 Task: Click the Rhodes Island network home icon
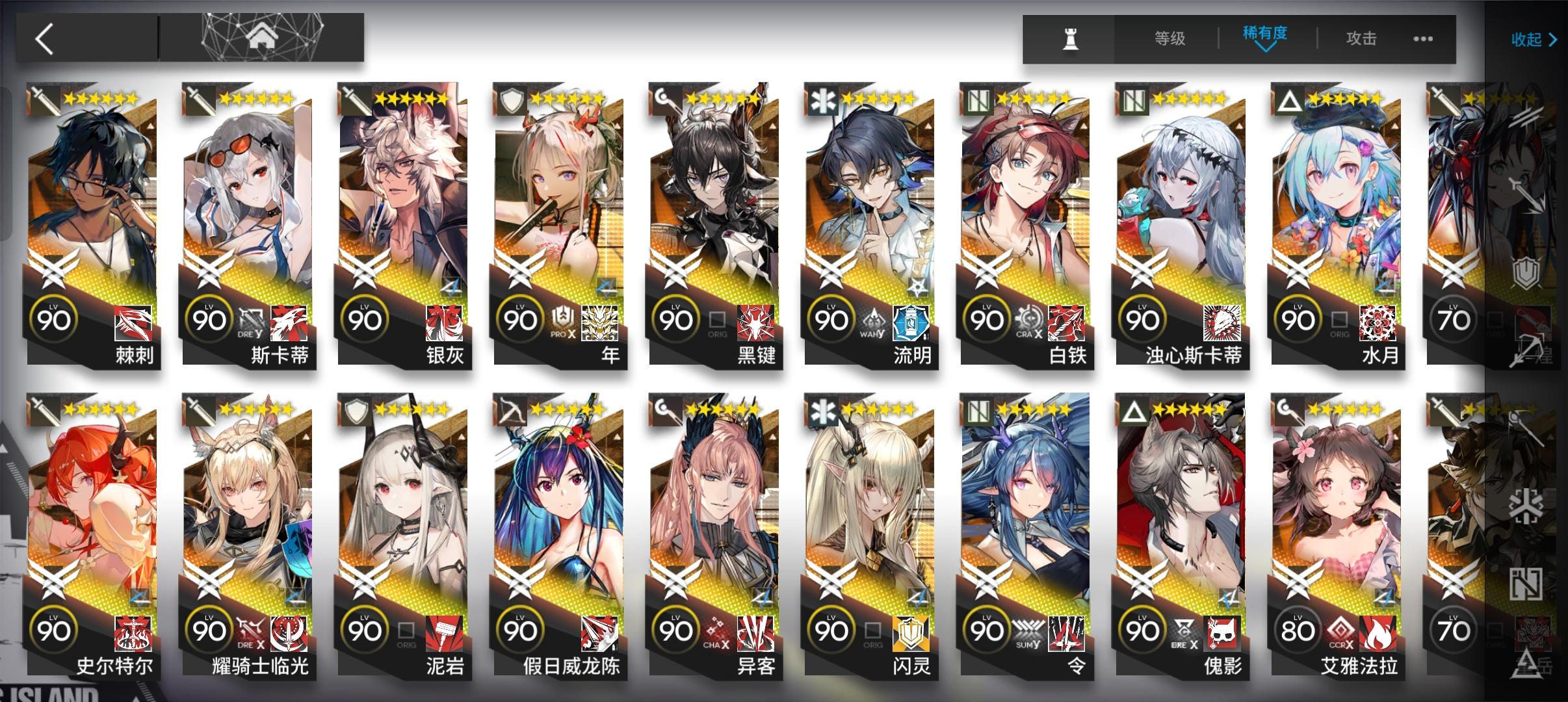(x=264, y=38)
